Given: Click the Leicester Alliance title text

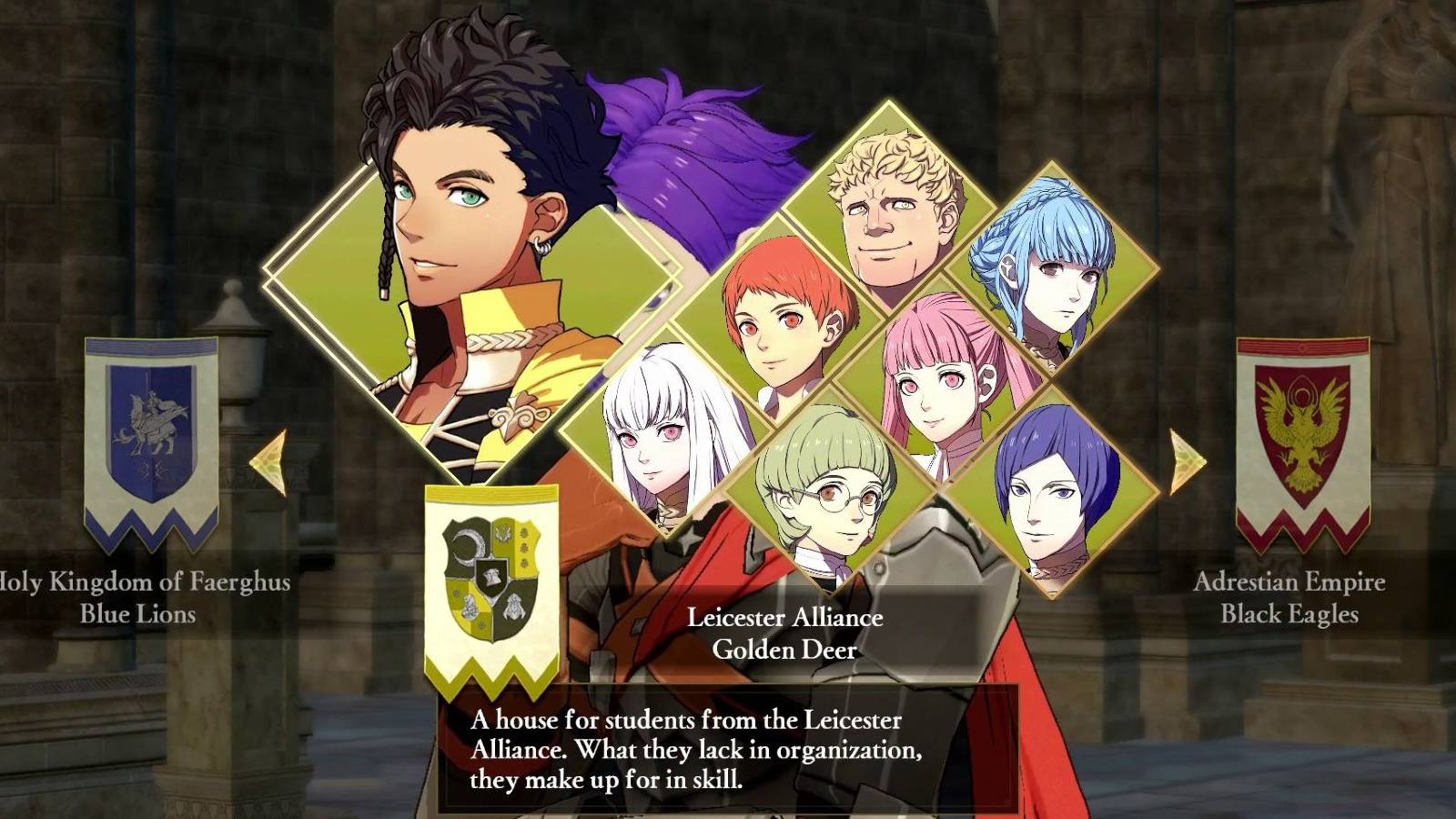Looking at the screenshot, I should tap(784, 618).
